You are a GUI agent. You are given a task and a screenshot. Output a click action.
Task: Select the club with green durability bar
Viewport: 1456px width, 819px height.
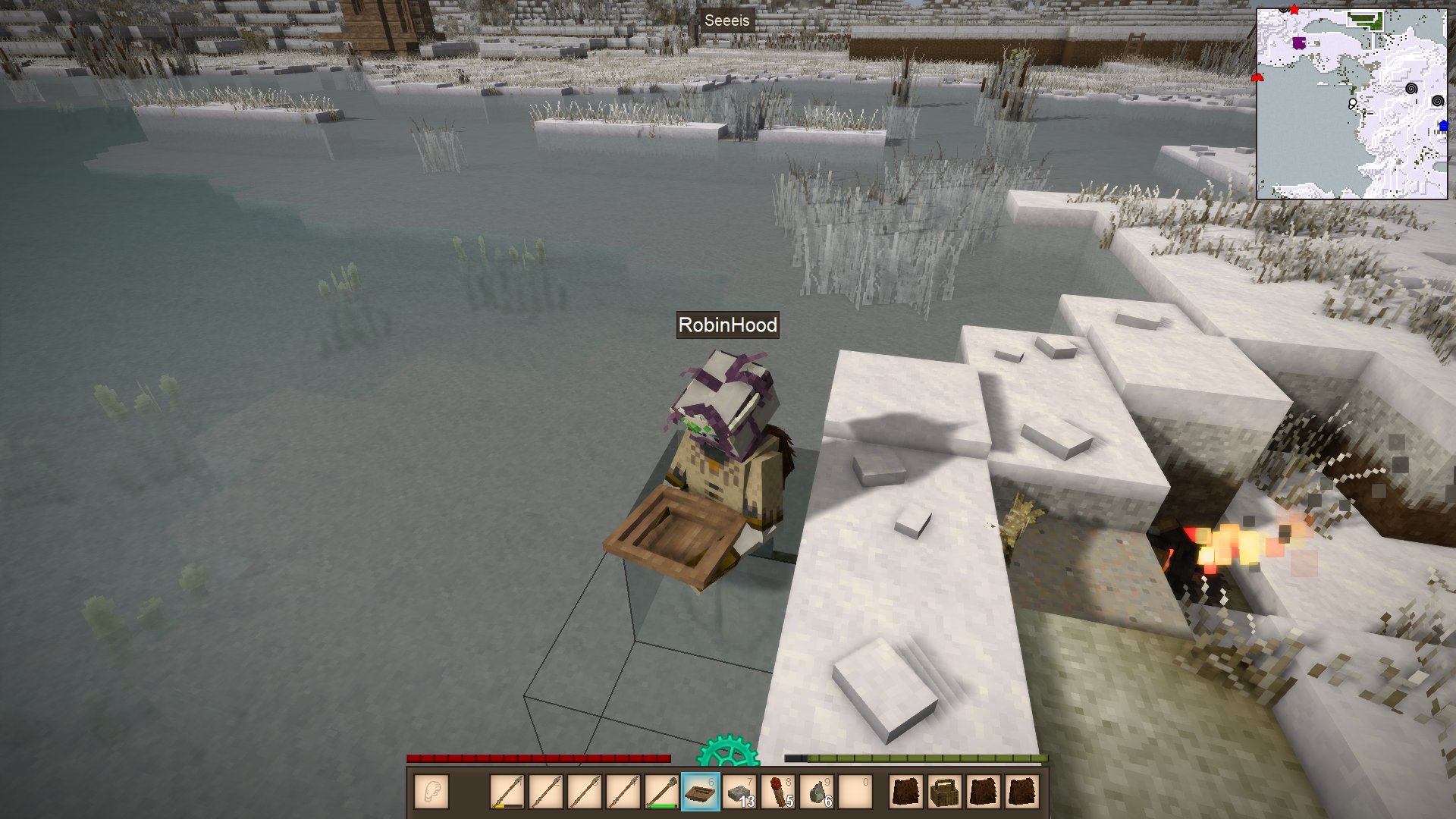pyautogui.click(x=661, y=792)
